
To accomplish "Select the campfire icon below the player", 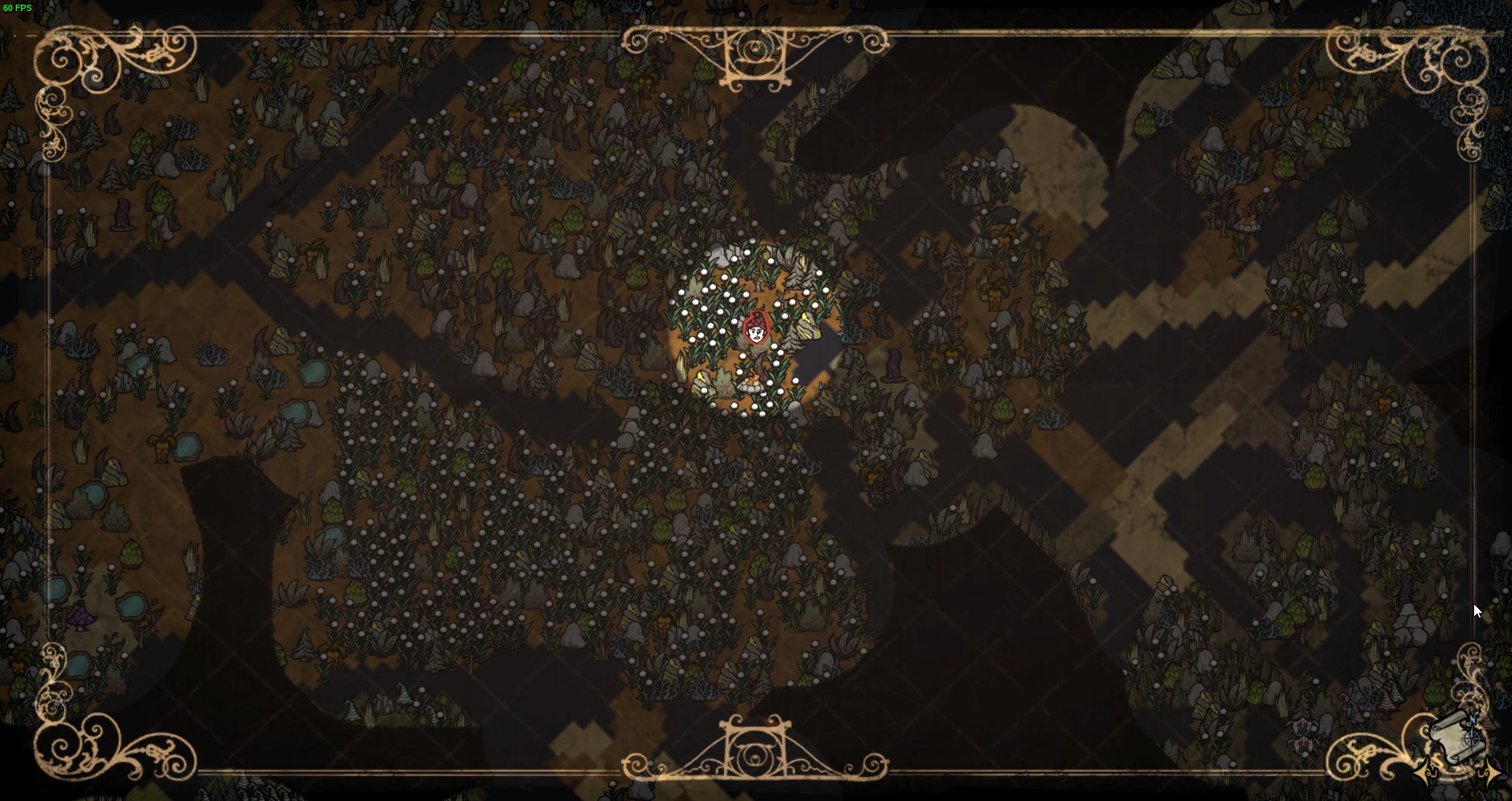I will [x=752, y=383].
